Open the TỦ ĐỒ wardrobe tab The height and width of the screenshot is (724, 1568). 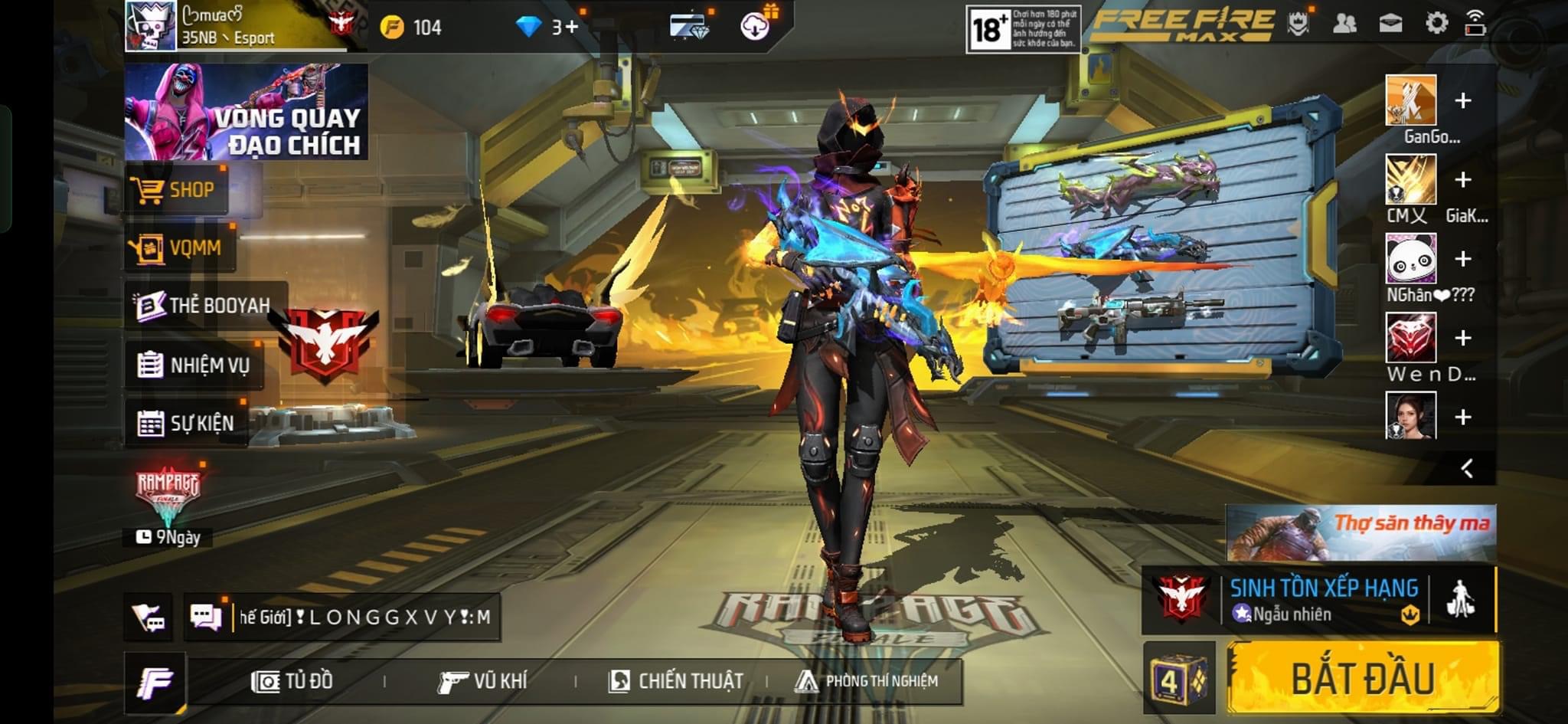tap(292, 681)
